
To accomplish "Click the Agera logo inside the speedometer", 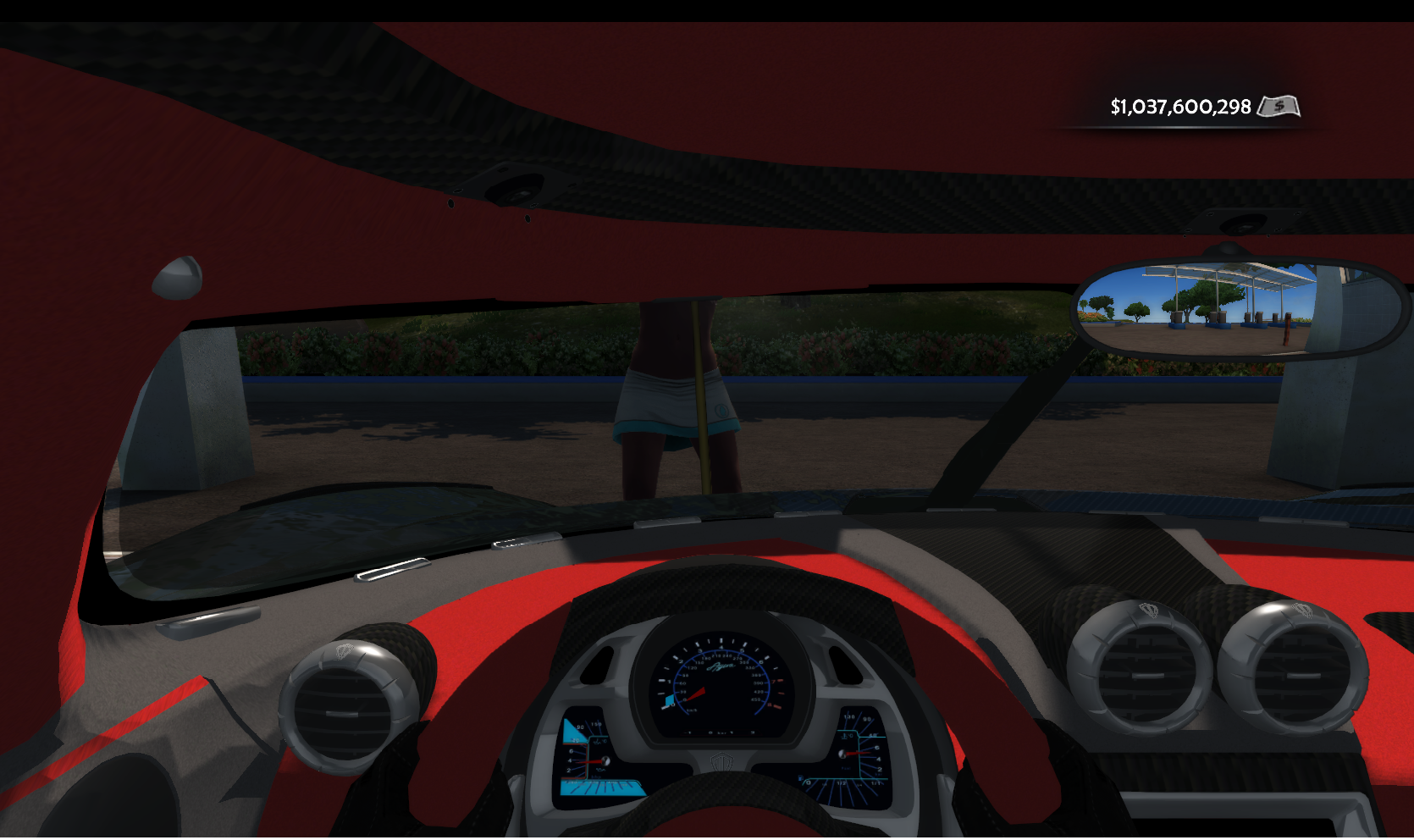I will [721, 666].
